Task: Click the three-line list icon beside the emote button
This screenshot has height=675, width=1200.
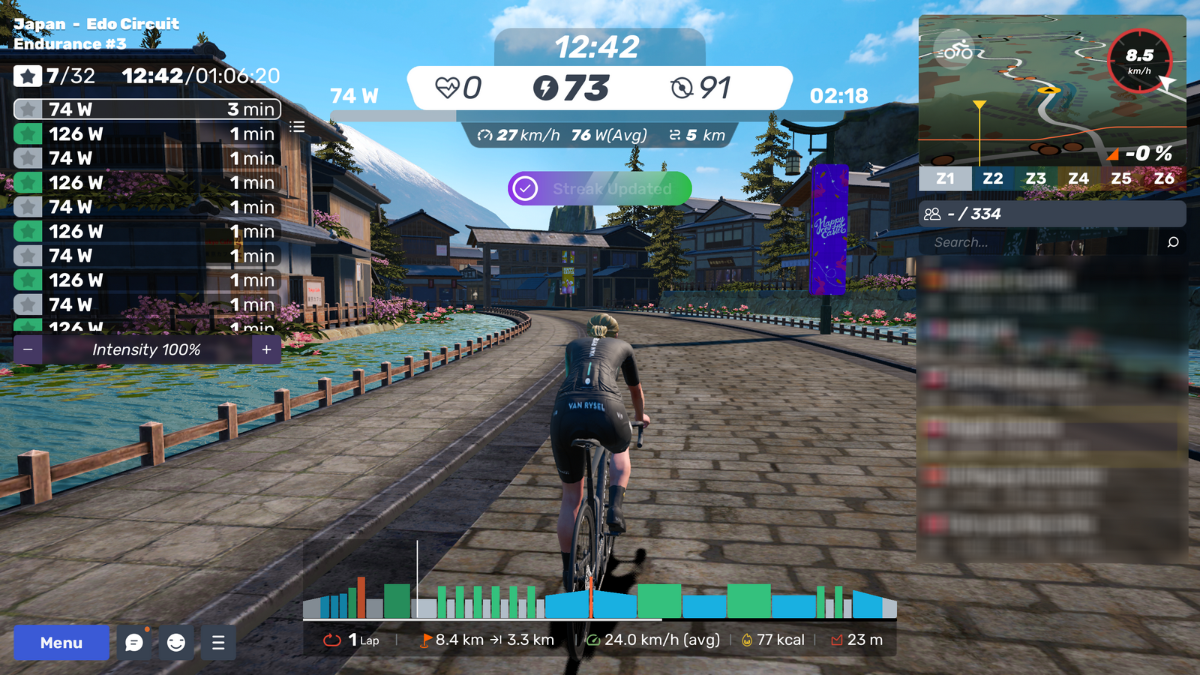Action: (218, 643)
